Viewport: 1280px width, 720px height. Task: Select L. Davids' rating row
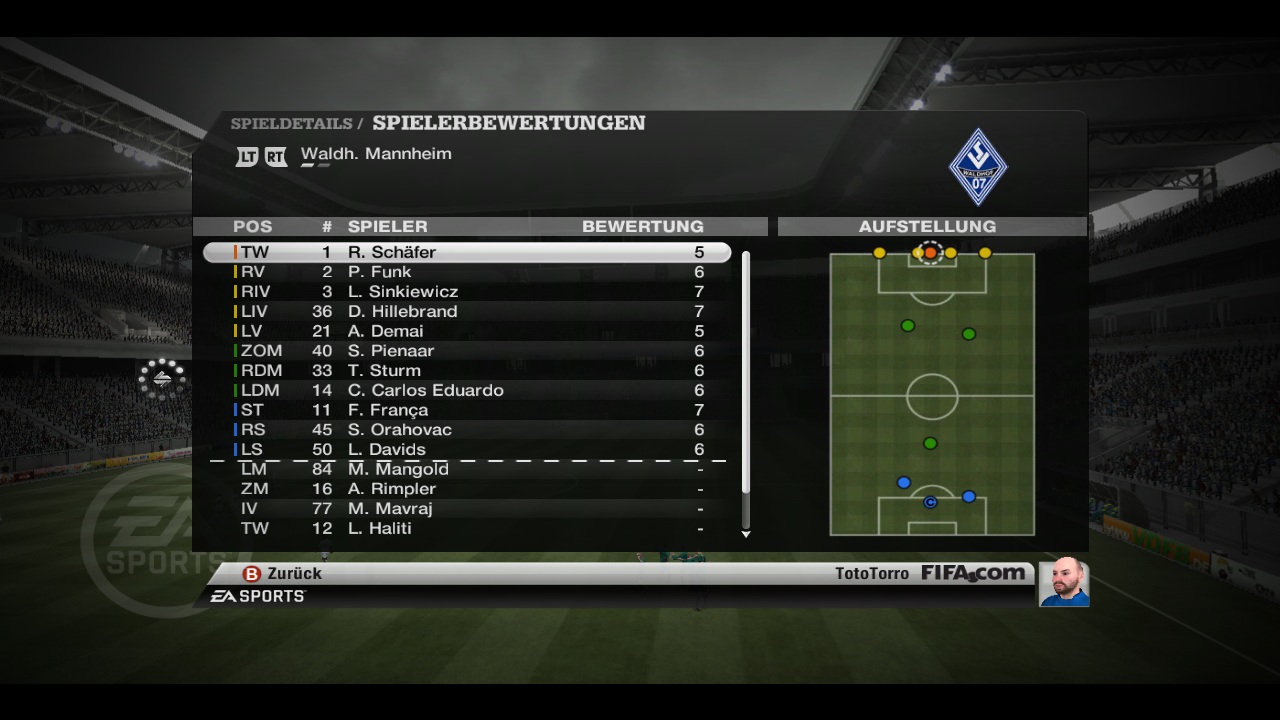coord(467,450)
